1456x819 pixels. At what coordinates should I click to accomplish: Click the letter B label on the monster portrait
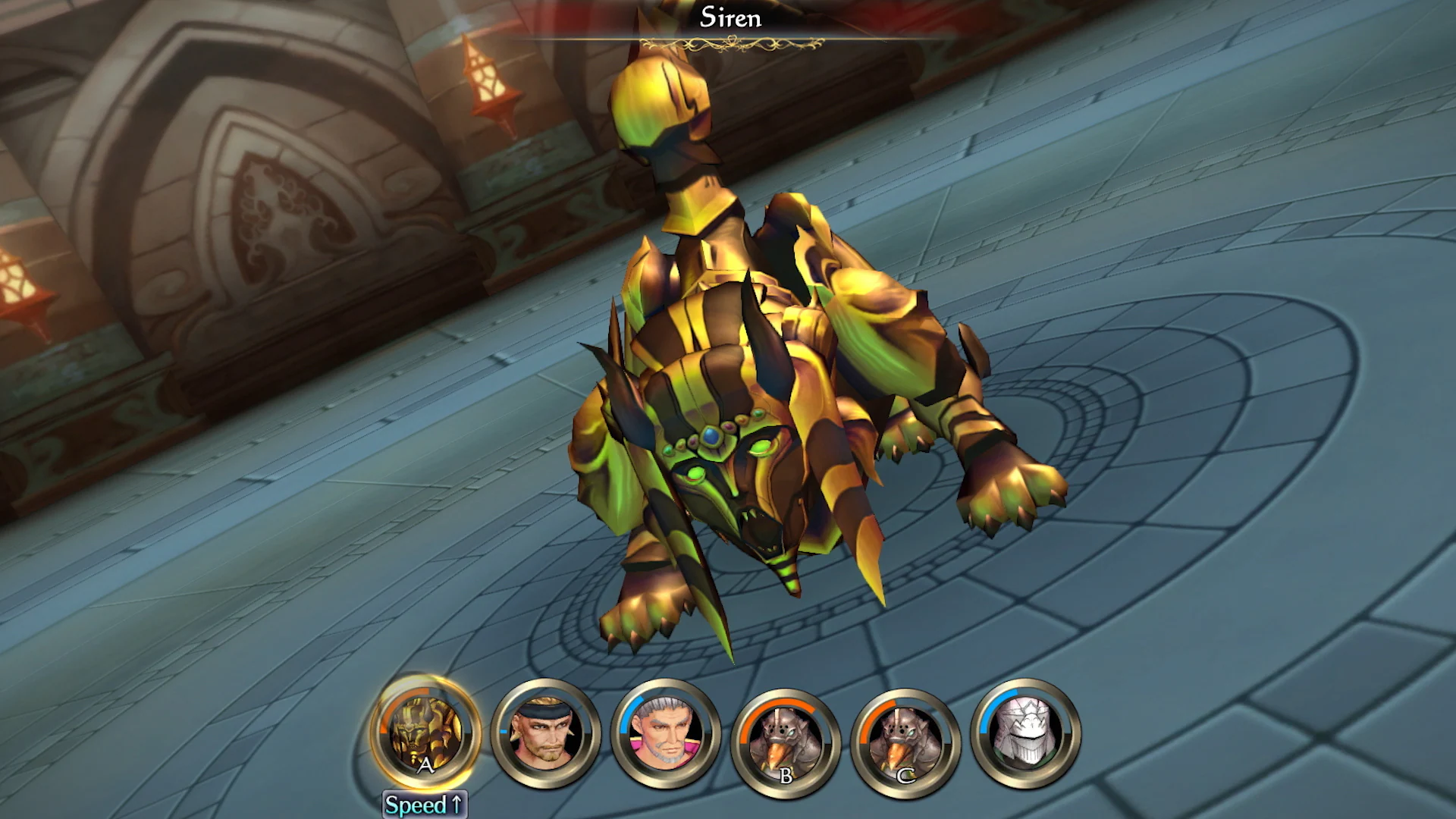click(x=786, y=774)
